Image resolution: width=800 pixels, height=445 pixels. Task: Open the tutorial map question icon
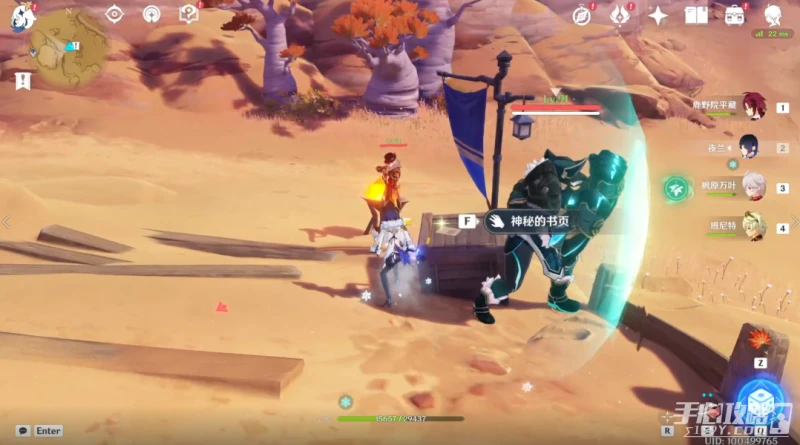coord(188,14)
